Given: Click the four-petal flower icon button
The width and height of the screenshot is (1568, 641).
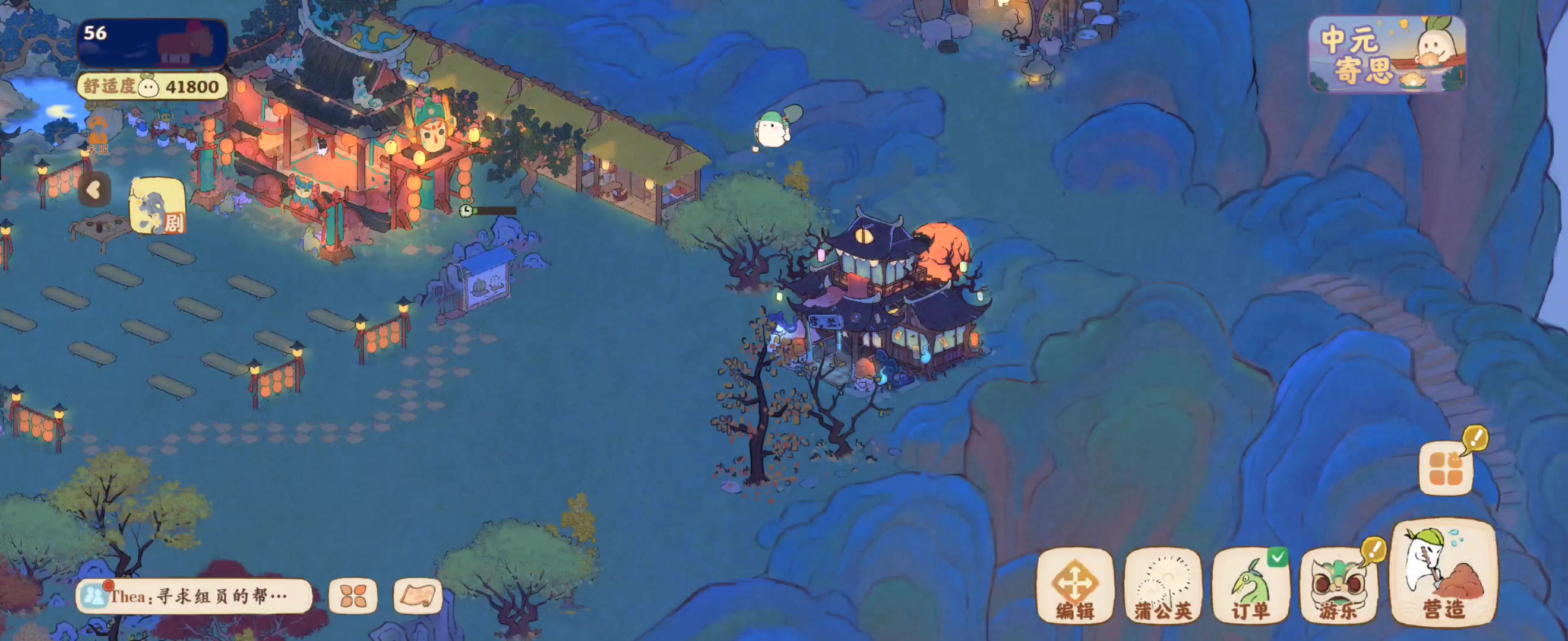Looking at the screenshot, I should click(353, 596).
